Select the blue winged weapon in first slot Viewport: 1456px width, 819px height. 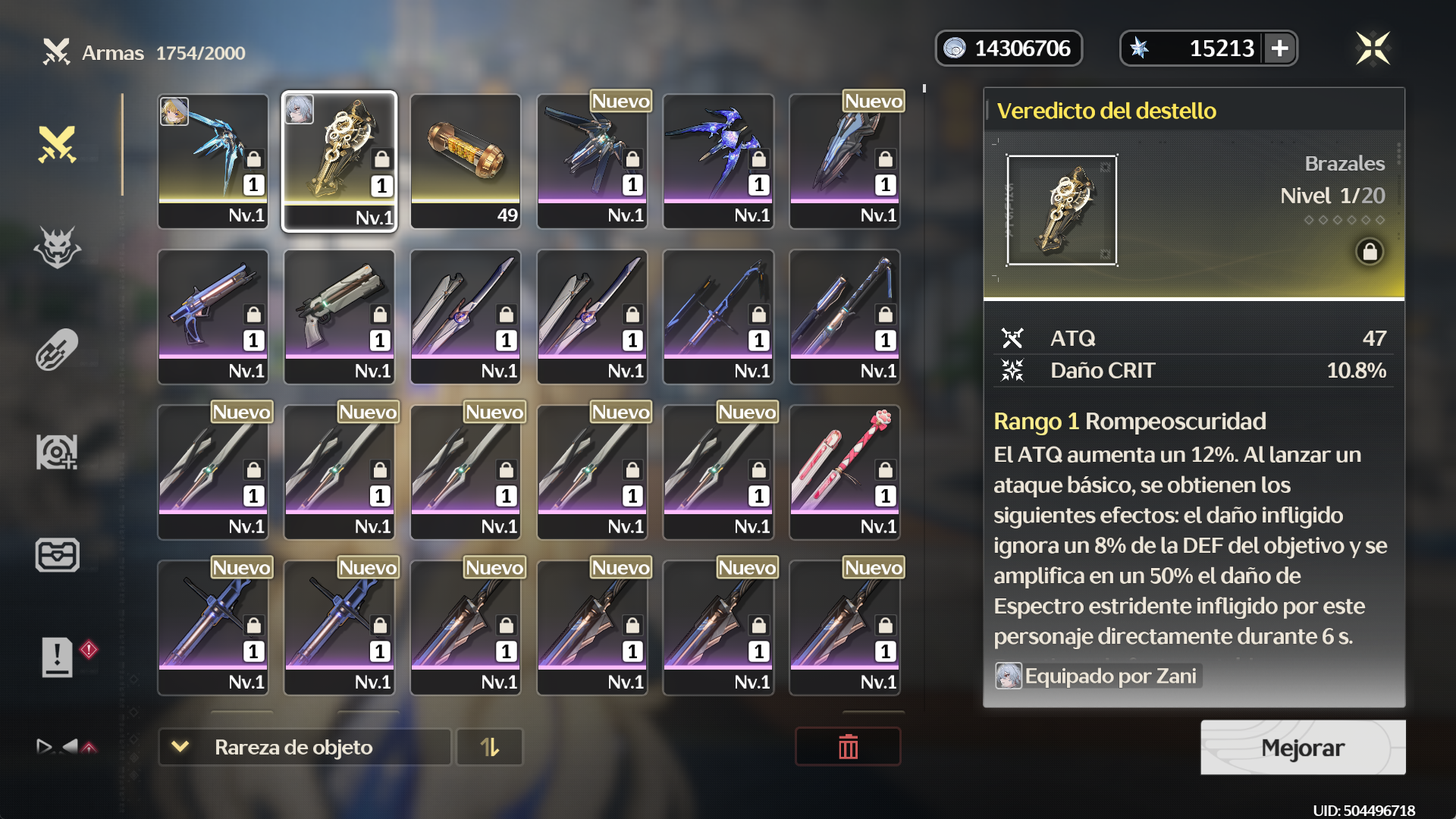[213, 161]
